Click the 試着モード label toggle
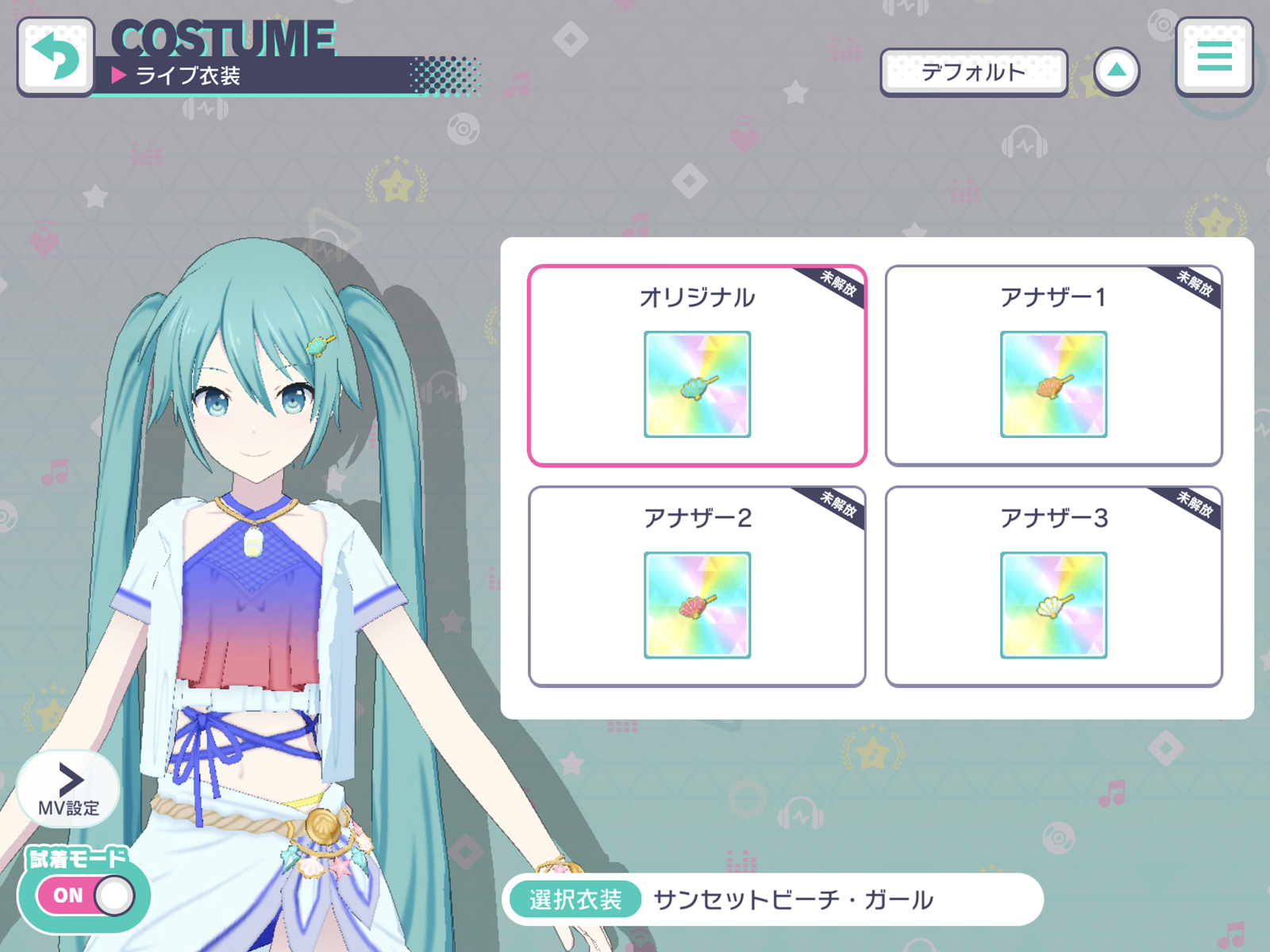This screenshot has width=1270, height=952. point(75,858)
